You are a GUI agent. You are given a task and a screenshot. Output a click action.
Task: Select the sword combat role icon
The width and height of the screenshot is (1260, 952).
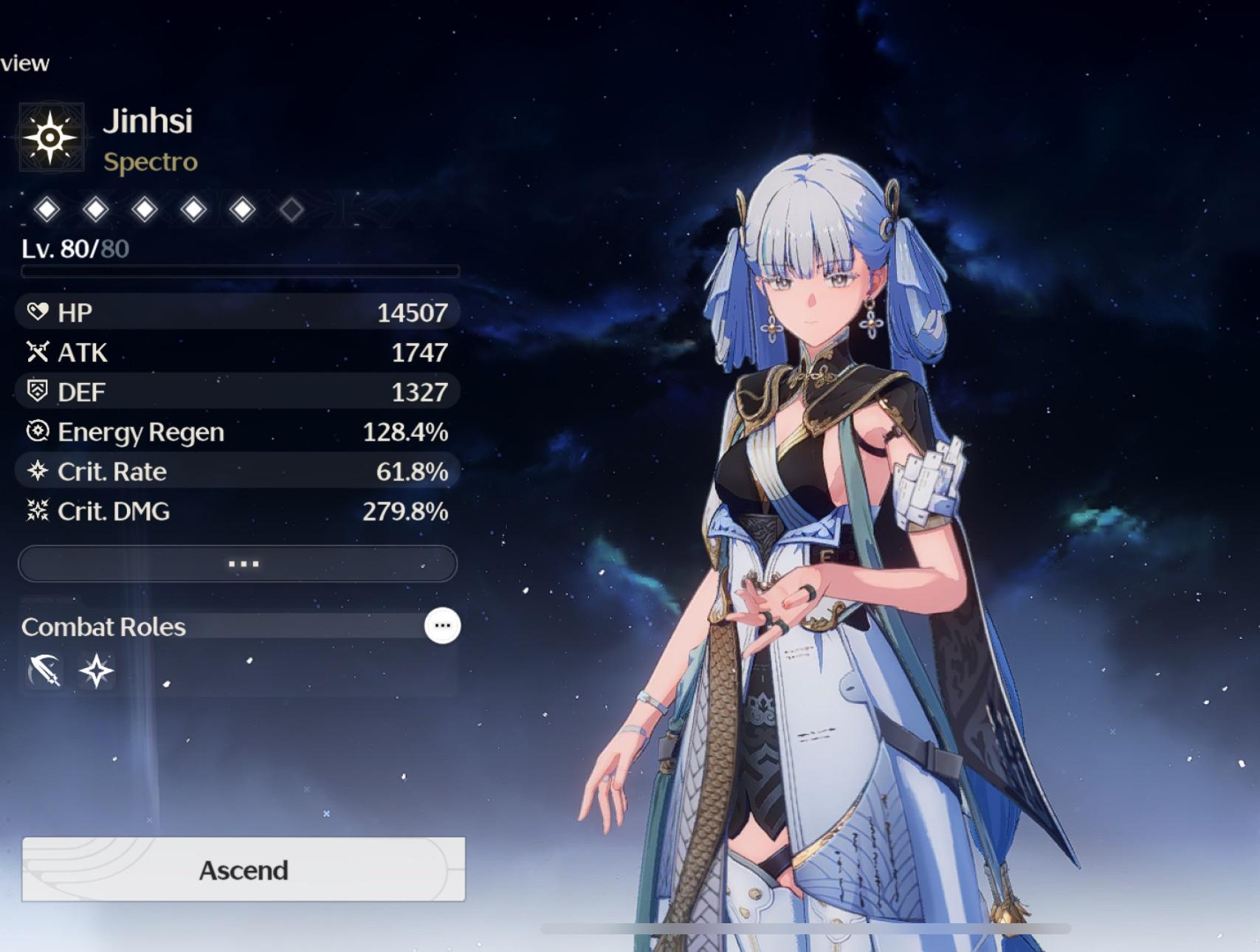coord(44,672)
